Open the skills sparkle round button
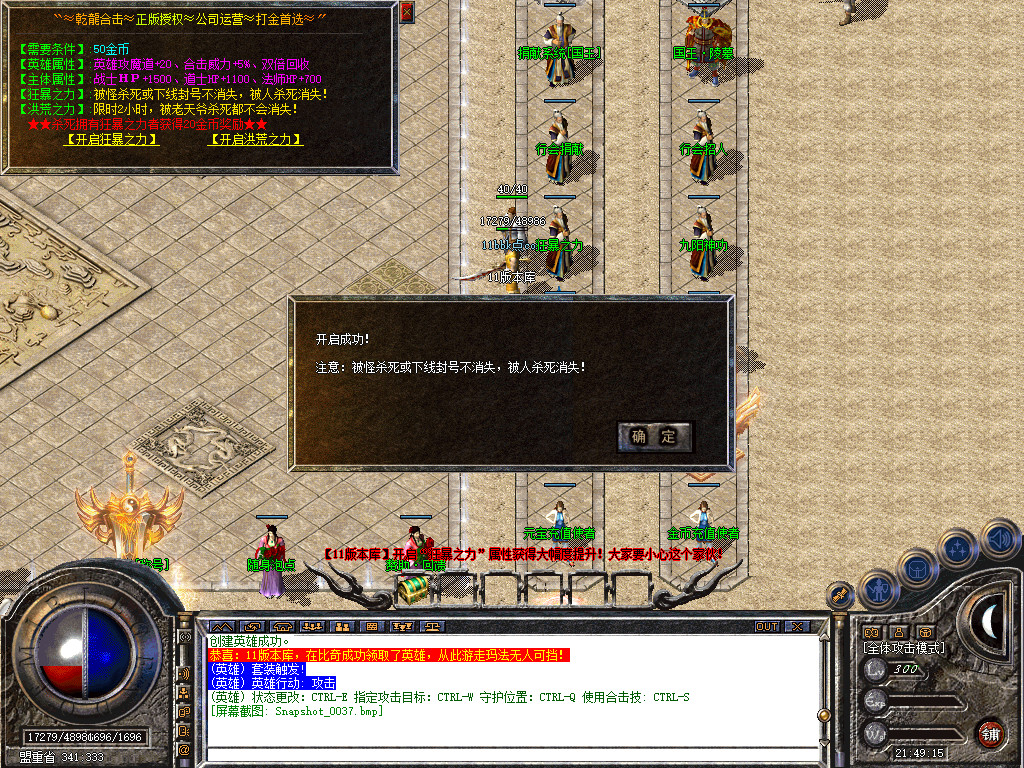Viewport: 1024px width, 768px height. tap(958, 548)
